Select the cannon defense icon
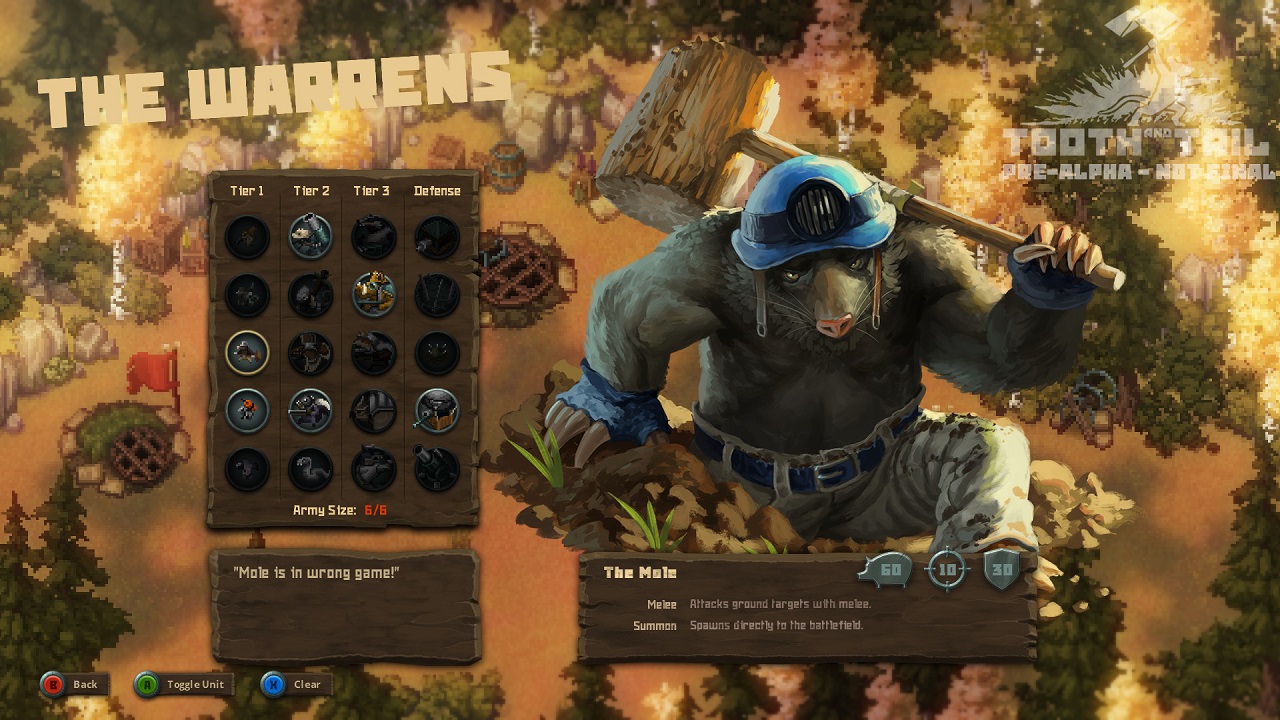Screen dimensions: 1280x720 tap(436, 468)
